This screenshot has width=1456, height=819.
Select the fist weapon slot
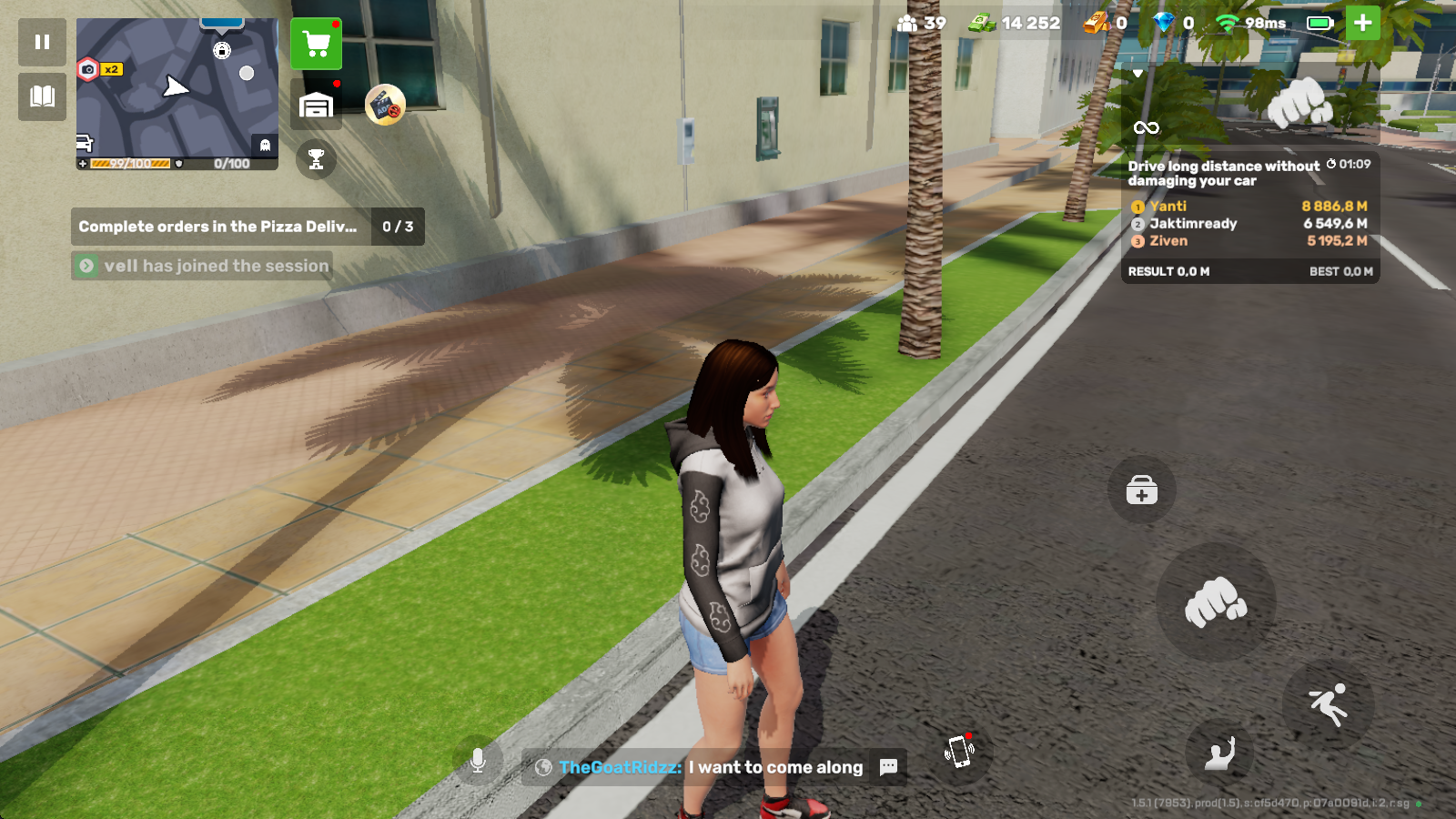point(1300,102)
